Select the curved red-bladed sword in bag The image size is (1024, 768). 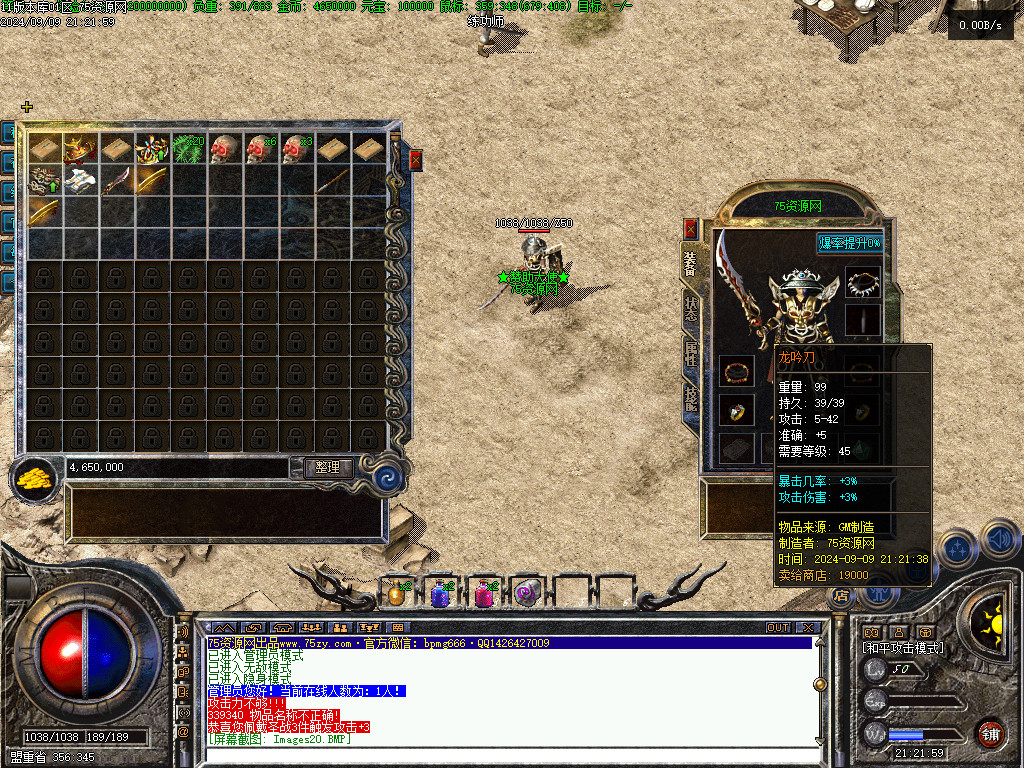[x=117, y=181]
